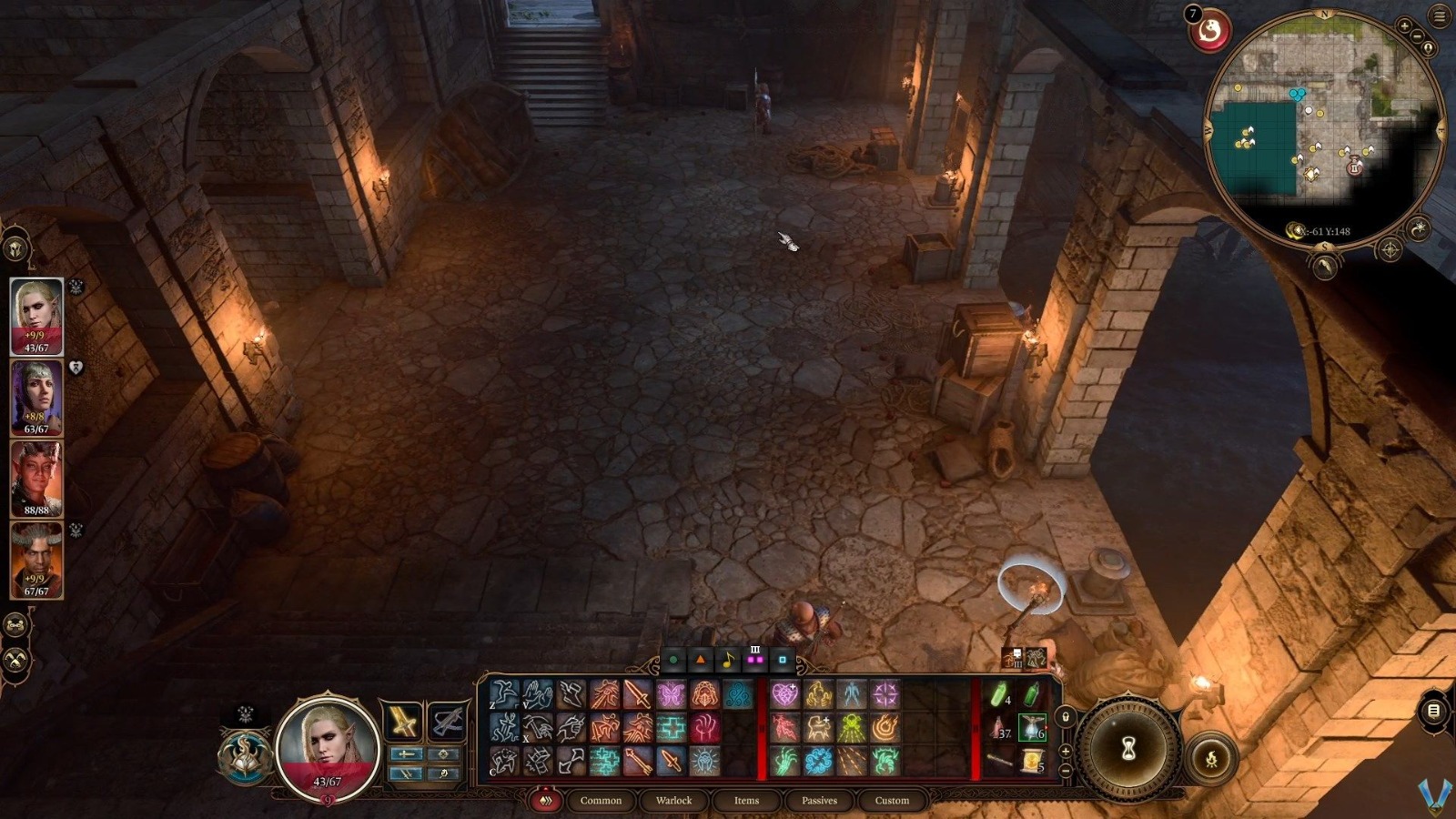Lock the hotbar with the padlock toggle
Viewport: 1456px width, 819px height.
(1065, 716)
